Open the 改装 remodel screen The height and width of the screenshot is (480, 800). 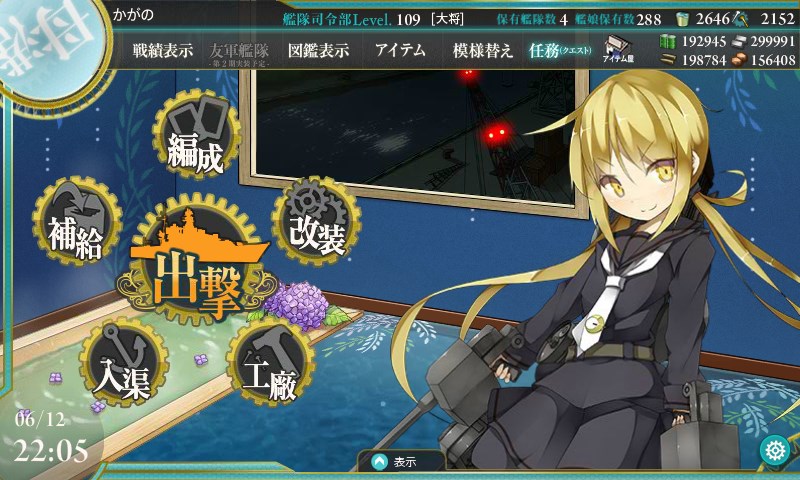316,226
